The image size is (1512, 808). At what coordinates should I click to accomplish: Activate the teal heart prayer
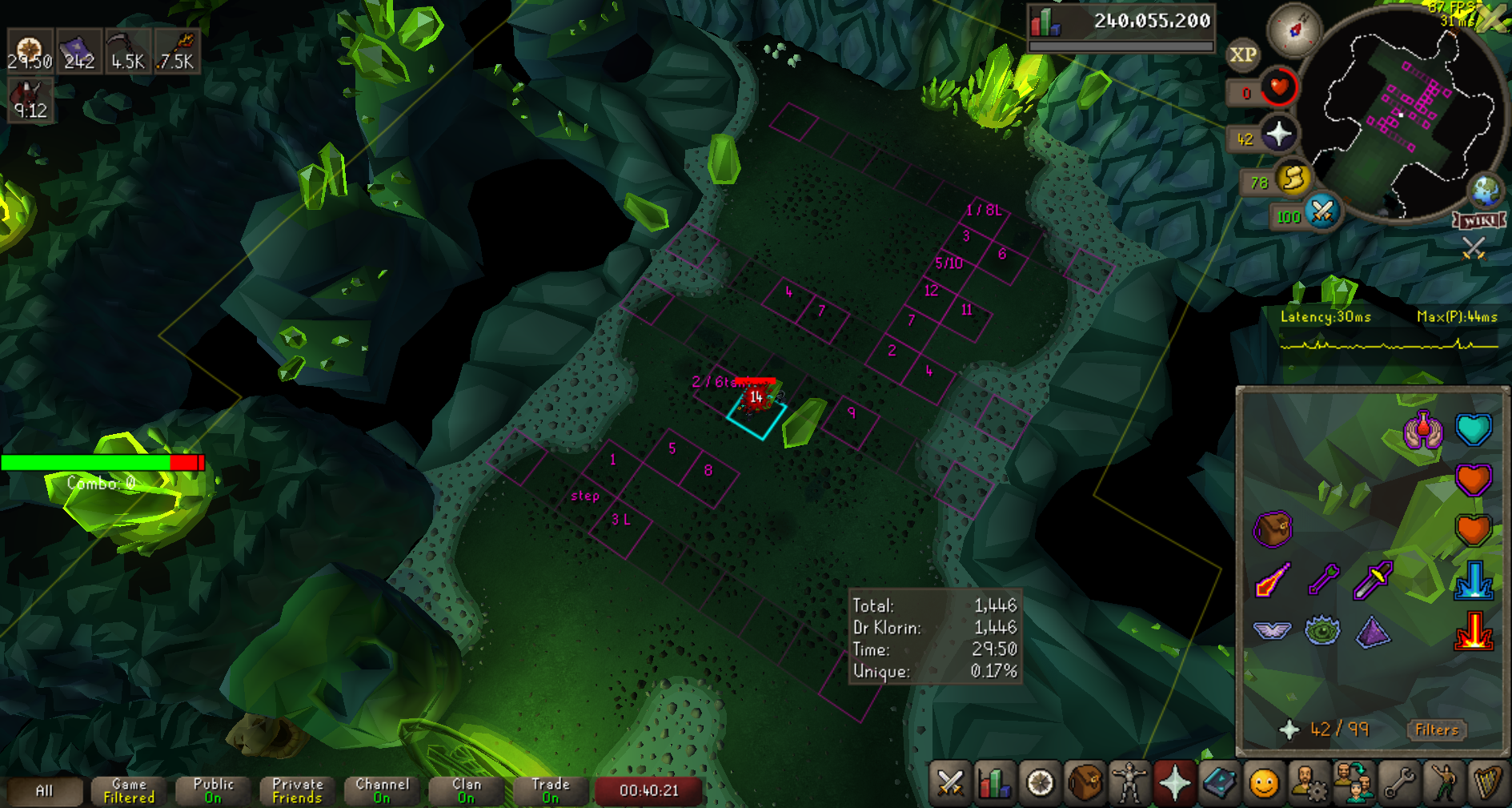pyautogui.click(x=1474, y=429)
